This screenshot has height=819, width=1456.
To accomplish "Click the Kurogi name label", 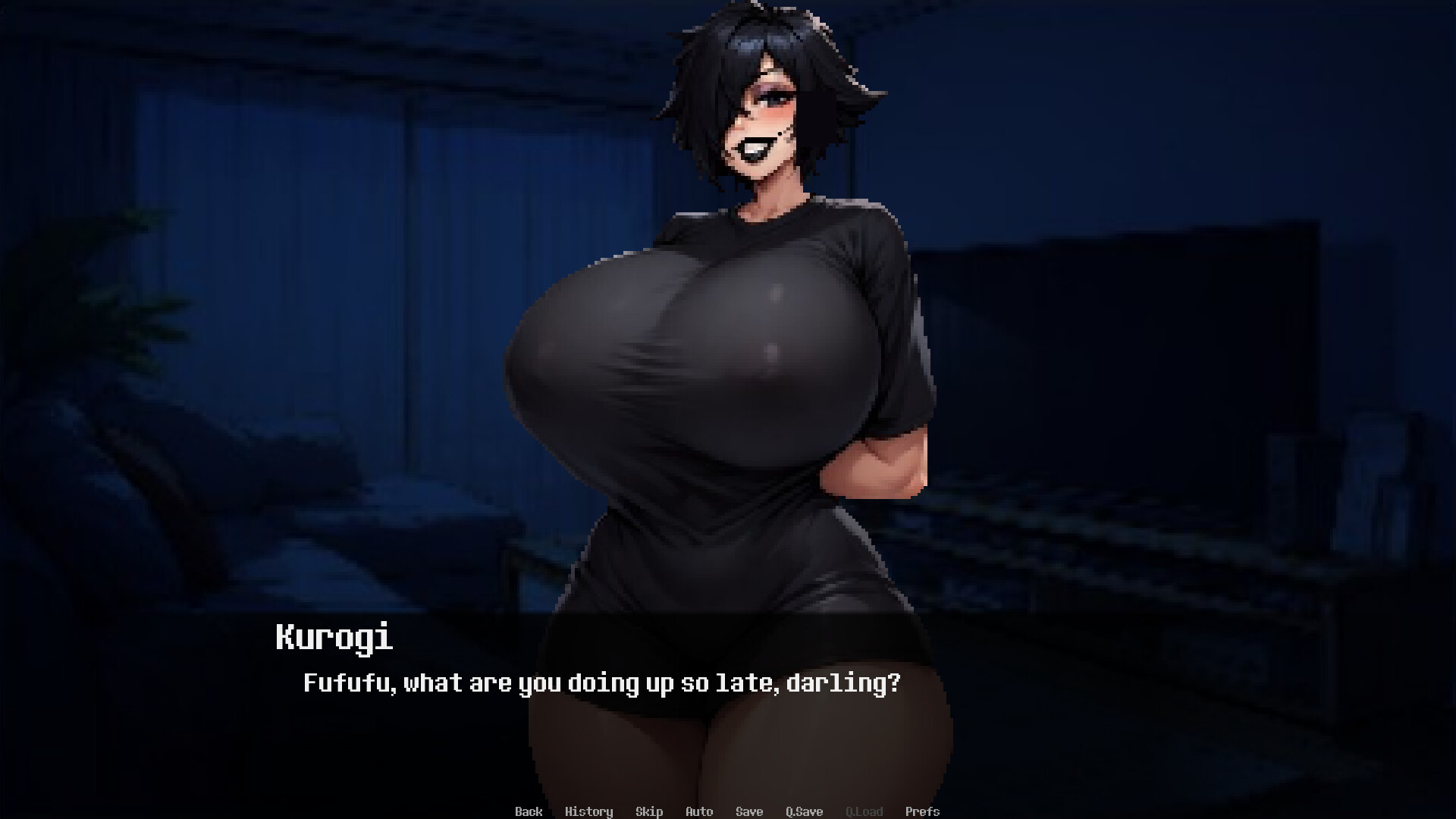I will tap(332, 638).
